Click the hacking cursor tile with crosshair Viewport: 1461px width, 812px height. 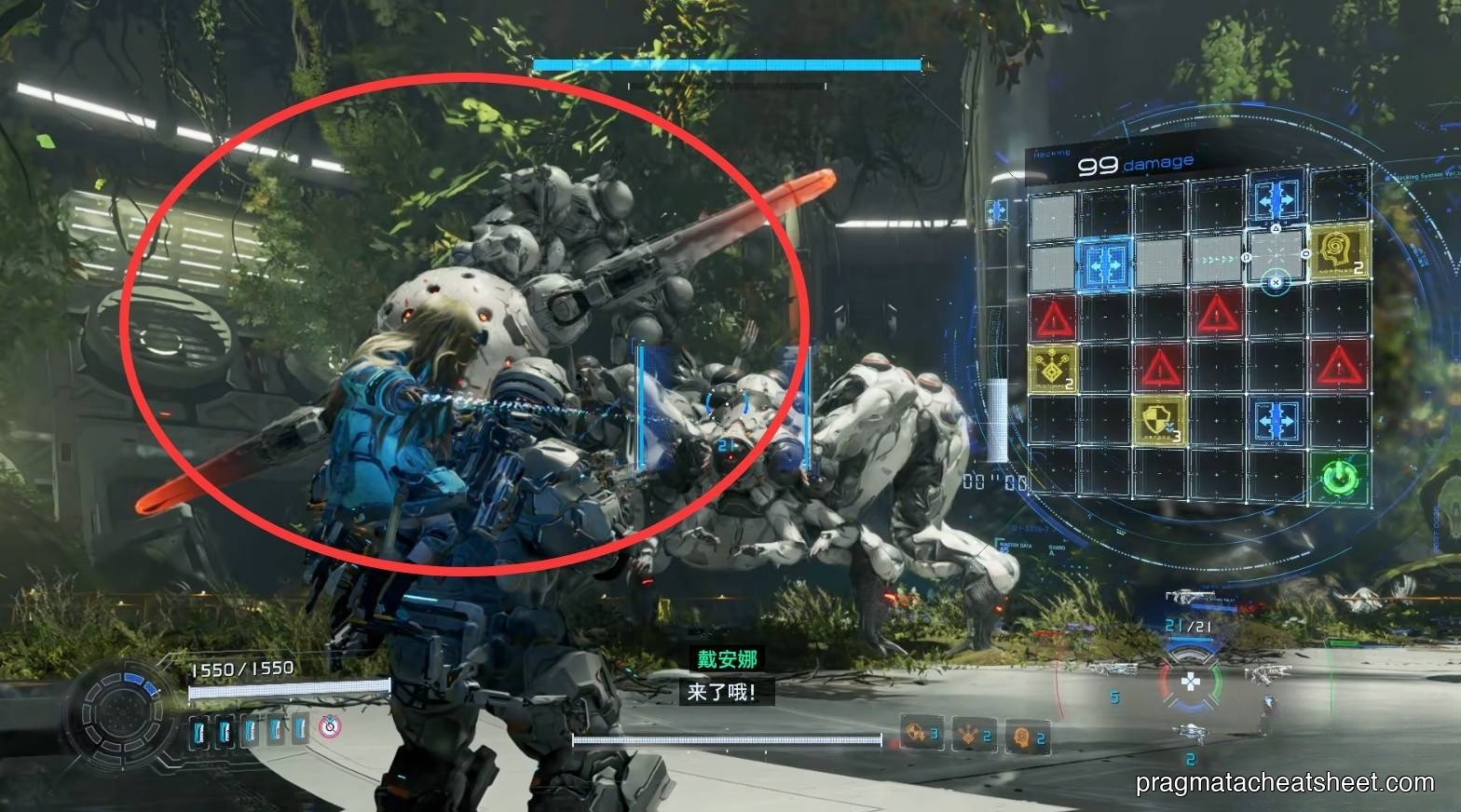point(1276,256)
